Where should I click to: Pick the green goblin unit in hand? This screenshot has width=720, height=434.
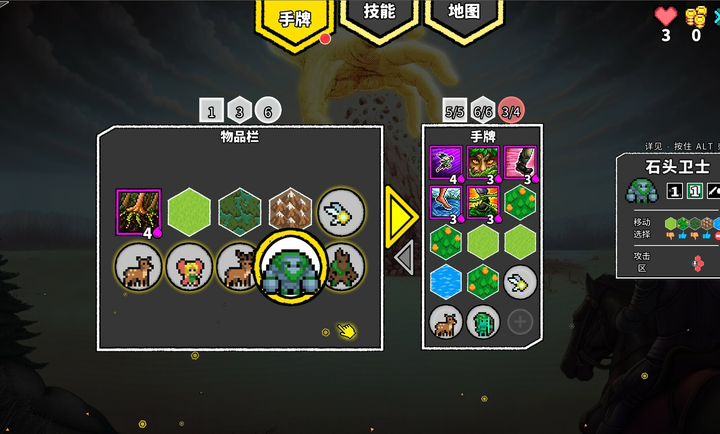pyautogui.click(x=483, y=321)
